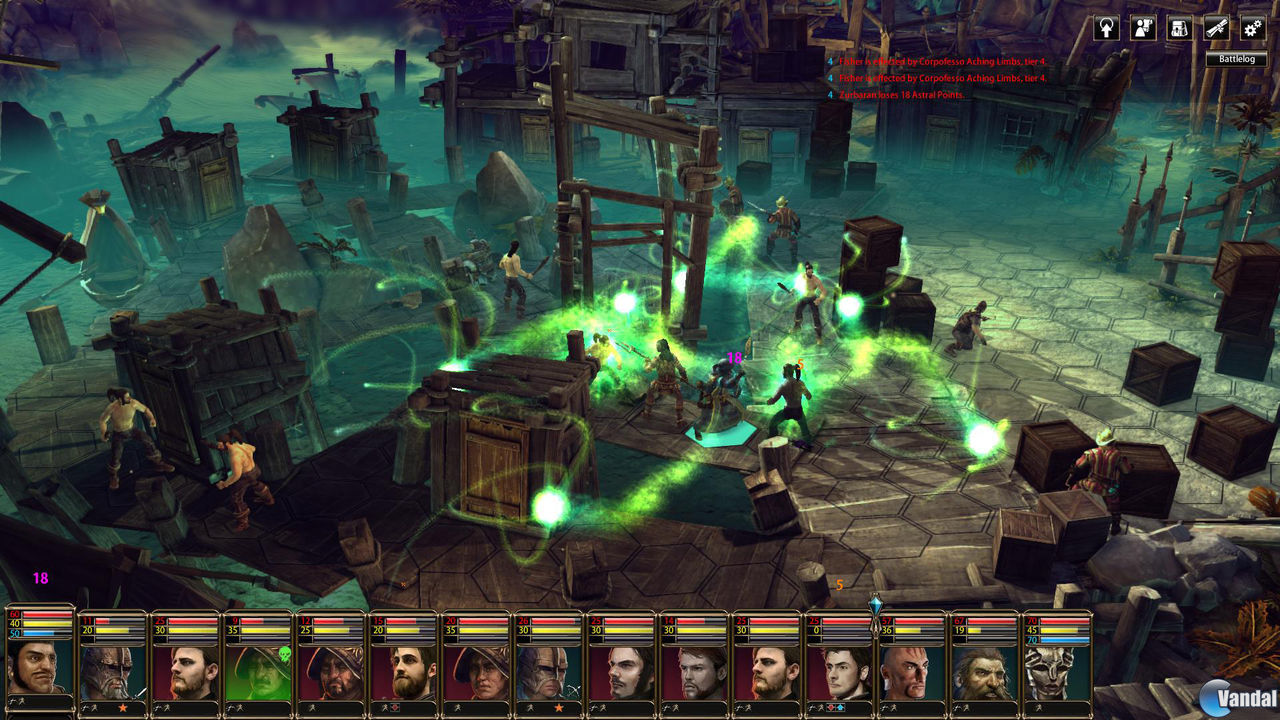Click the circle-with-up-arrow icon
Screen dimensions: 1280x720
click(x=1107, y=28)
